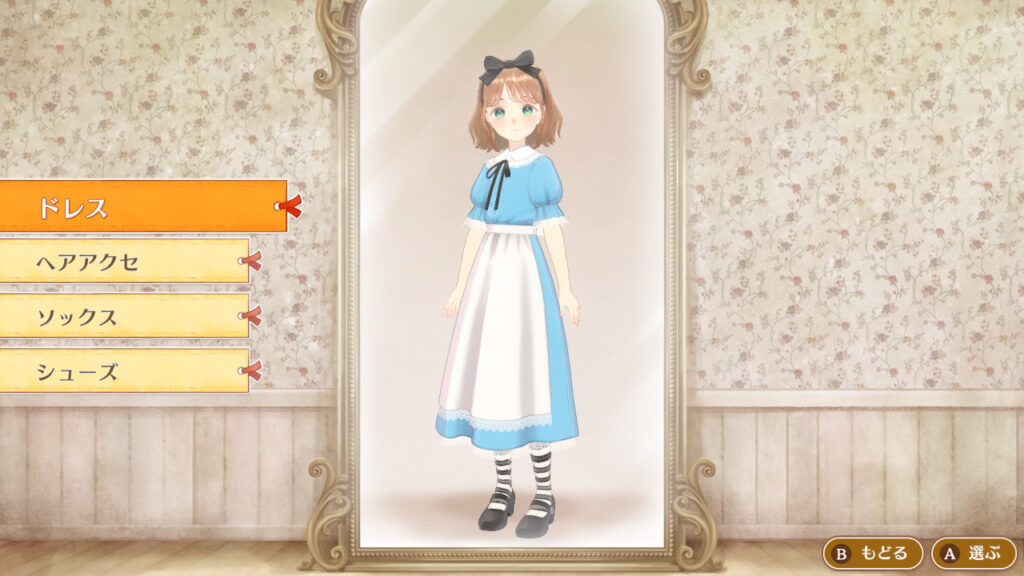Select the ドレス (Dress) menu entry
Image resolution: width=1024 pixels, height=576 pixels.
[143, 207]
